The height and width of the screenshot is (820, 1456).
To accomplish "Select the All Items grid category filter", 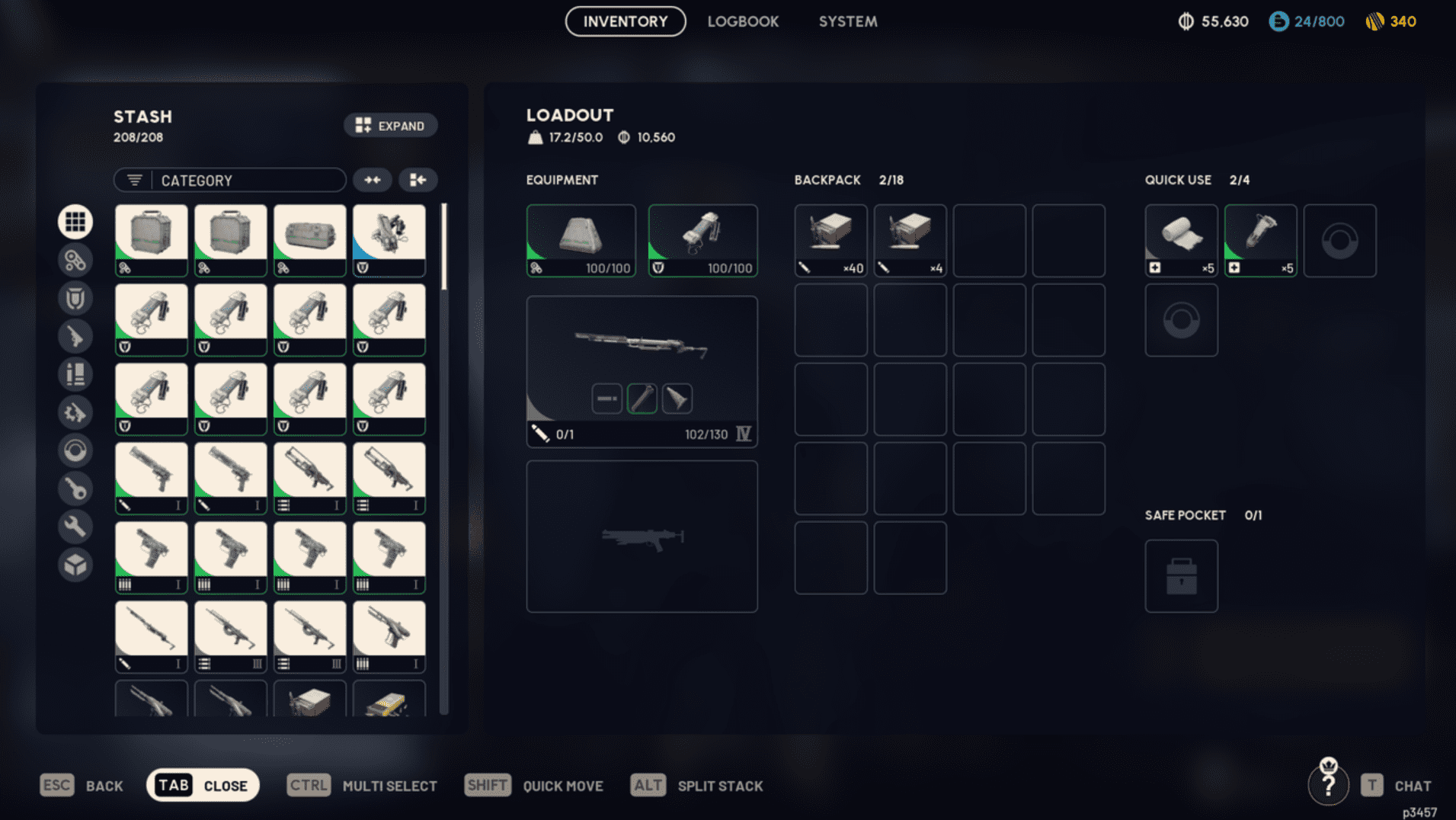I will 75,221.
